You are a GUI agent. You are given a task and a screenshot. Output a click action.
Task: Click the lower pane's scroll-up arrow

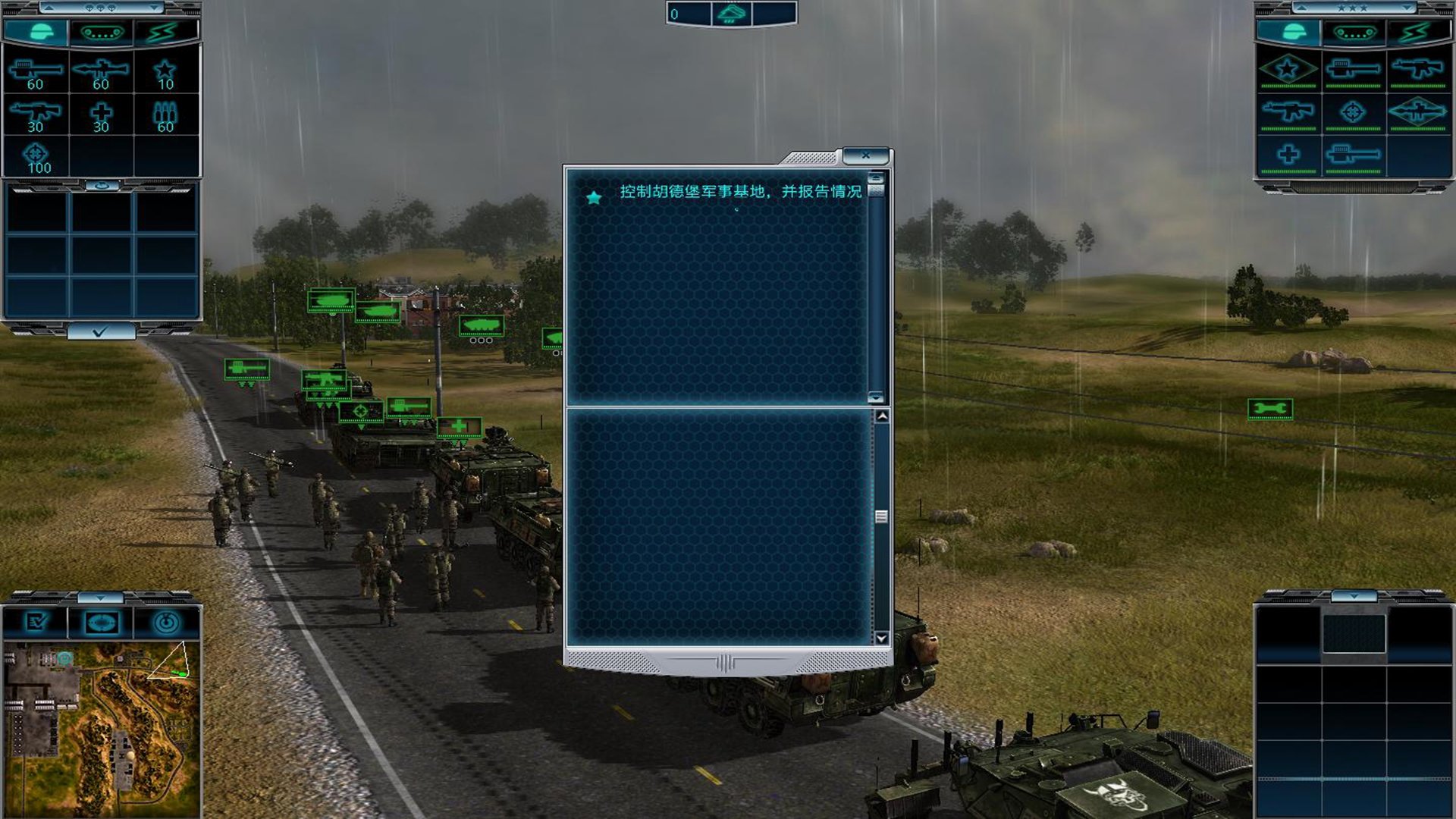click(881, 416)
